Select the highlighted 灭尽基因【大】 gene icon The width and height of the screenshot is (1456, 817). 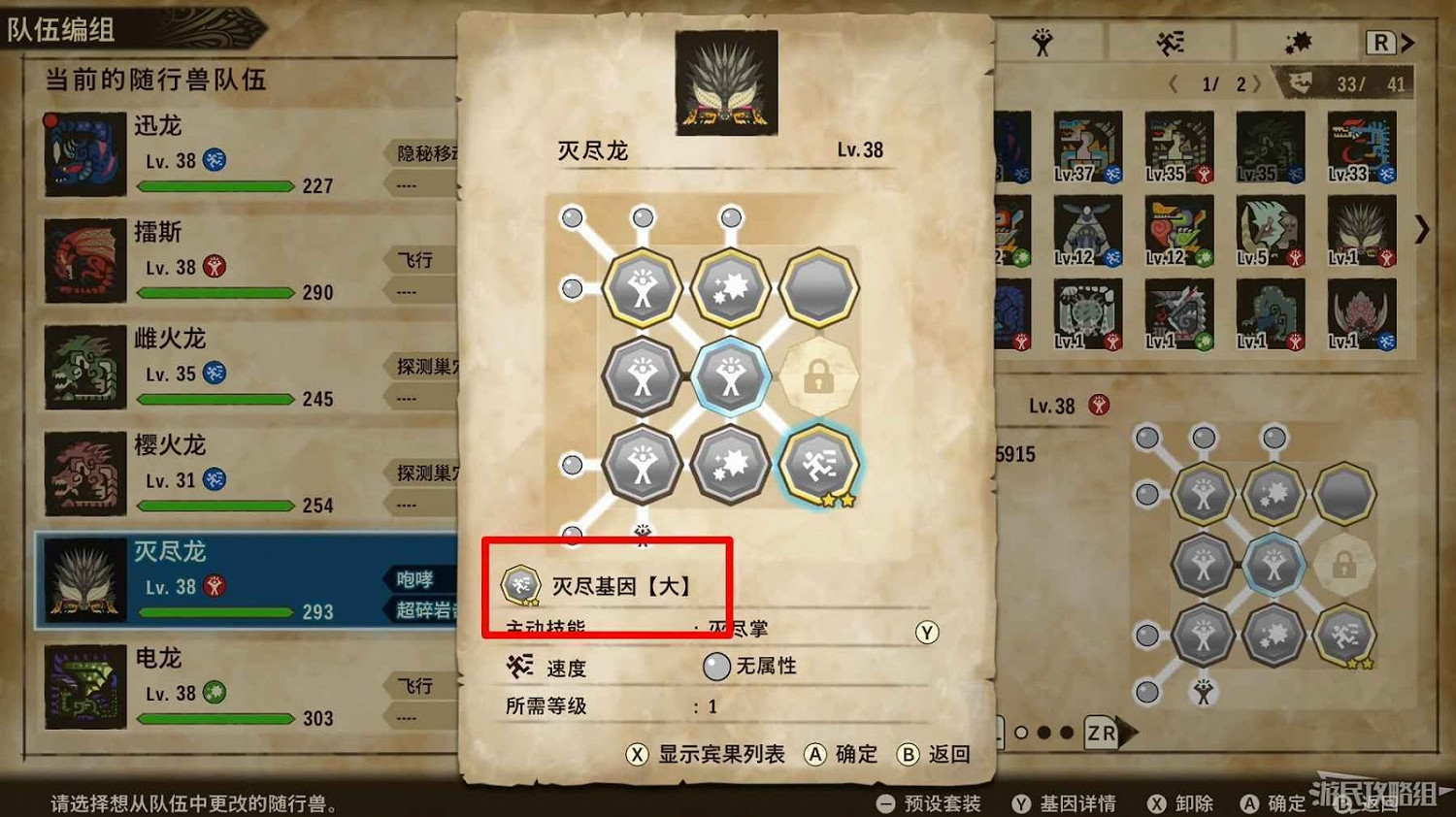pos(521,583)
